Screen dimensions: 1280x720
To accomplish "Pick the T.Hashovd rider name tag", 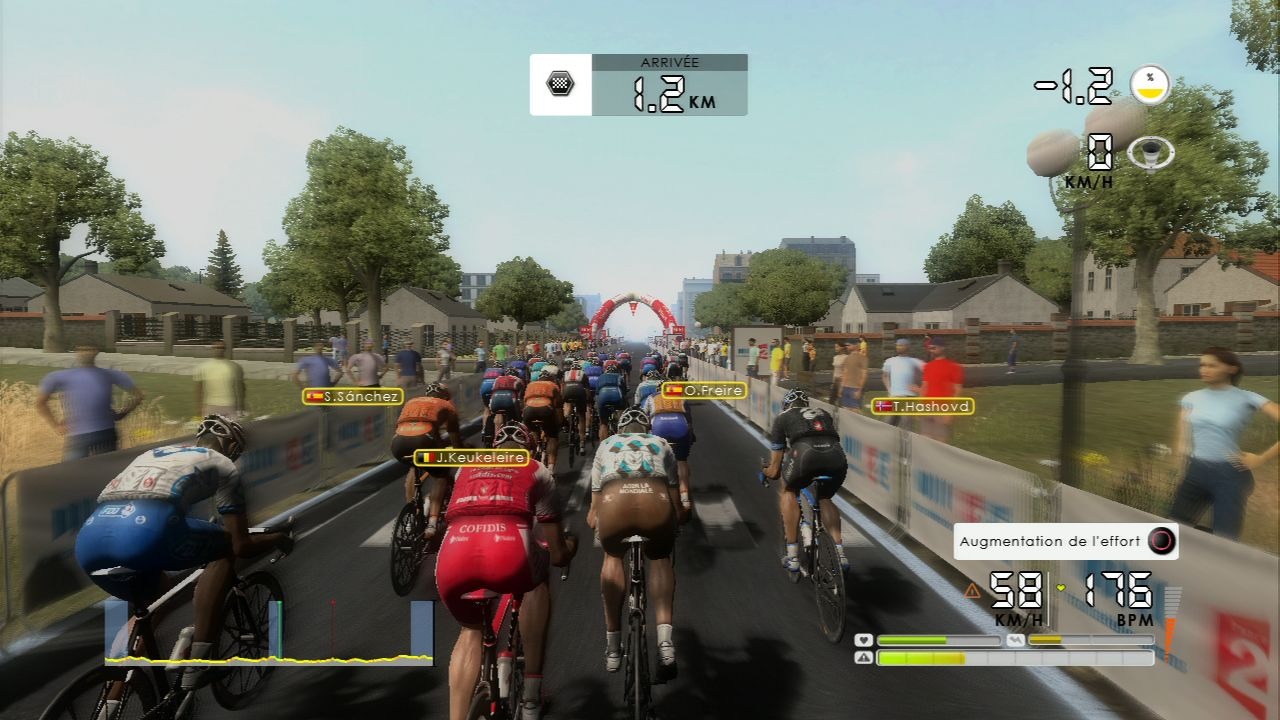I will (922, 406).
